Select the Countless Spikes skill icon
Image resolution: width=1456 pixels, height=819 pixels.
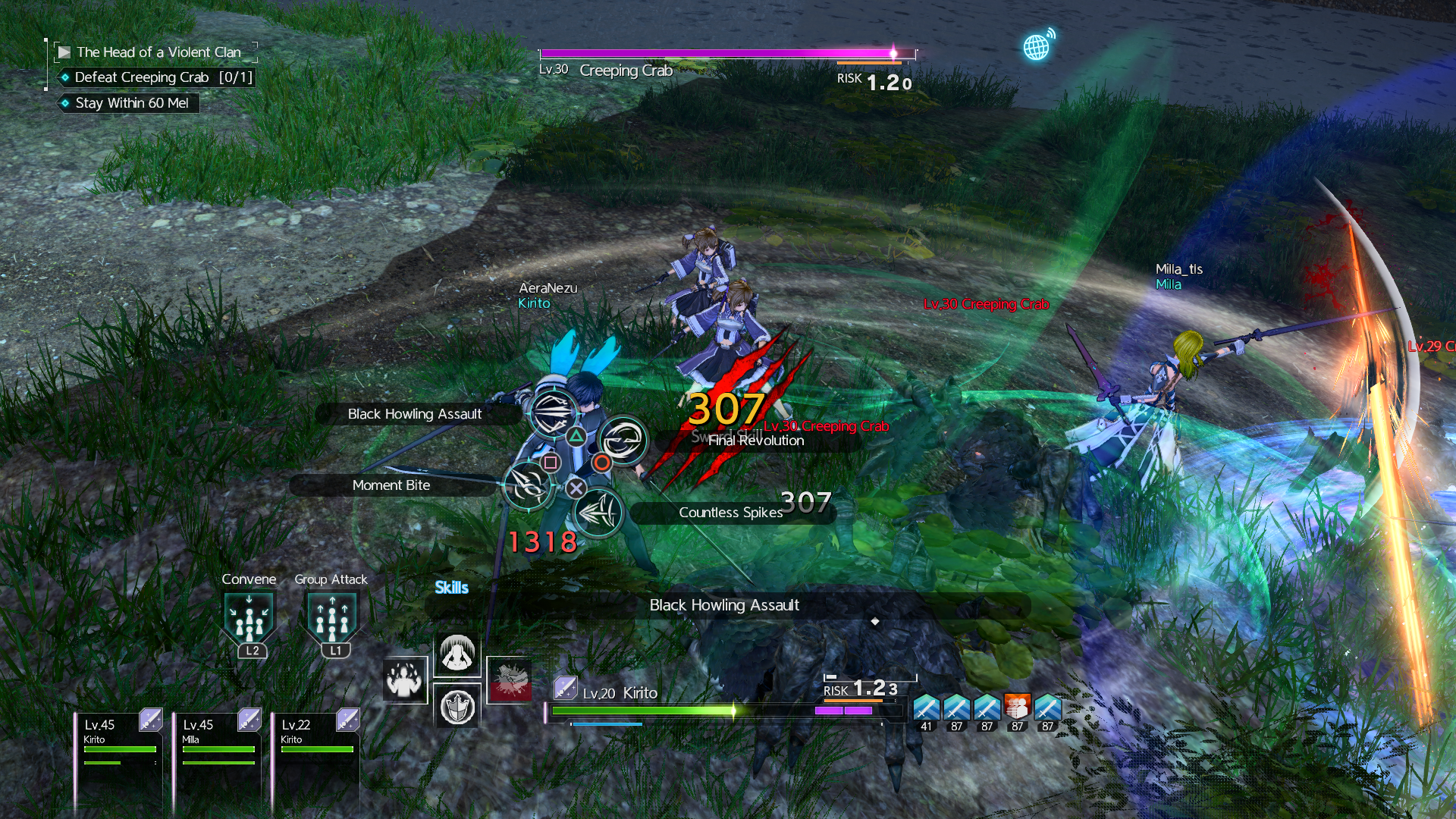point(598,513)
